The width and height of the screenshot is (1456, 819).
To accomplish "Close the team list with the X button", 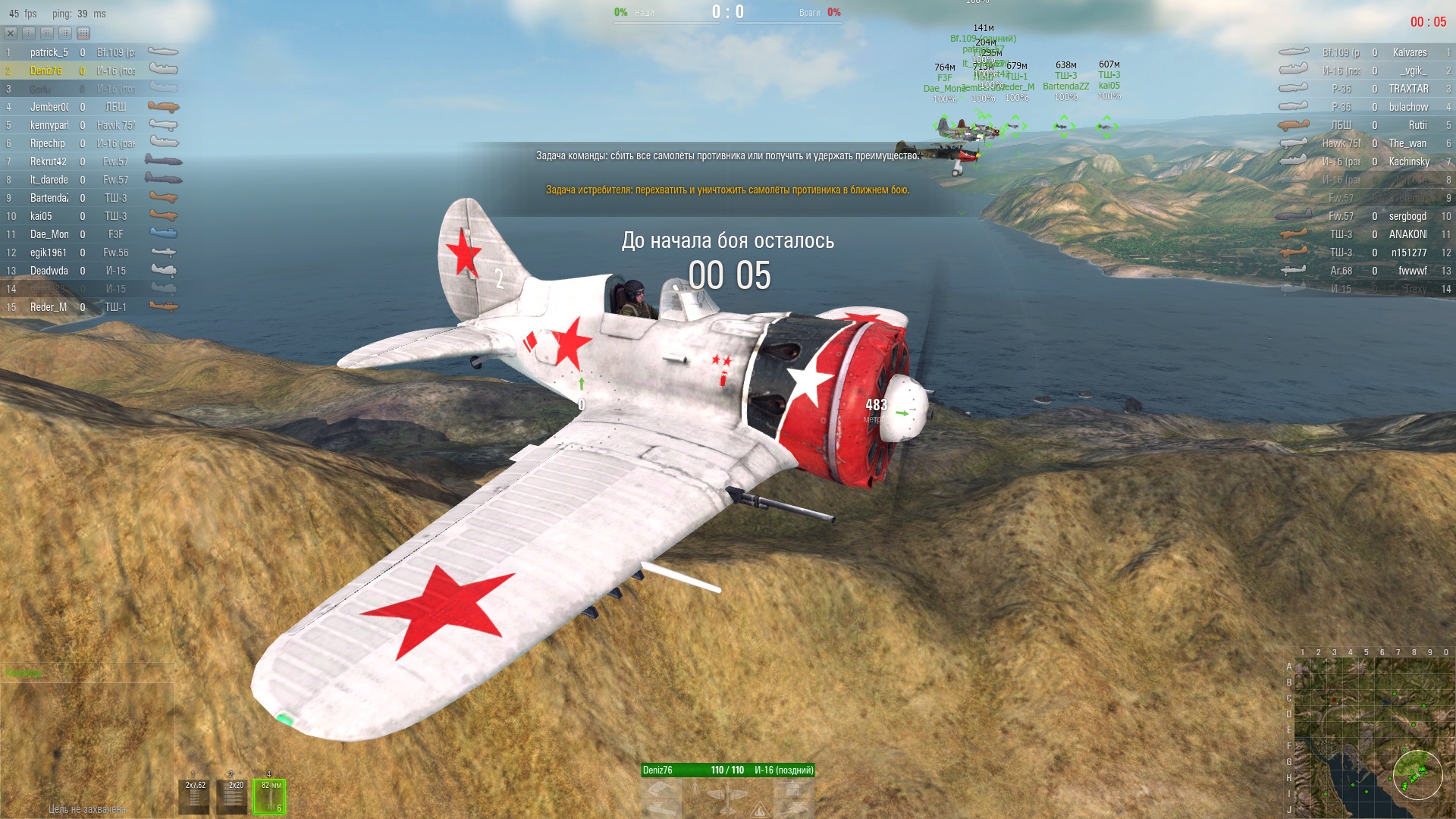I will pyautogui.click(x=11, y=33).
